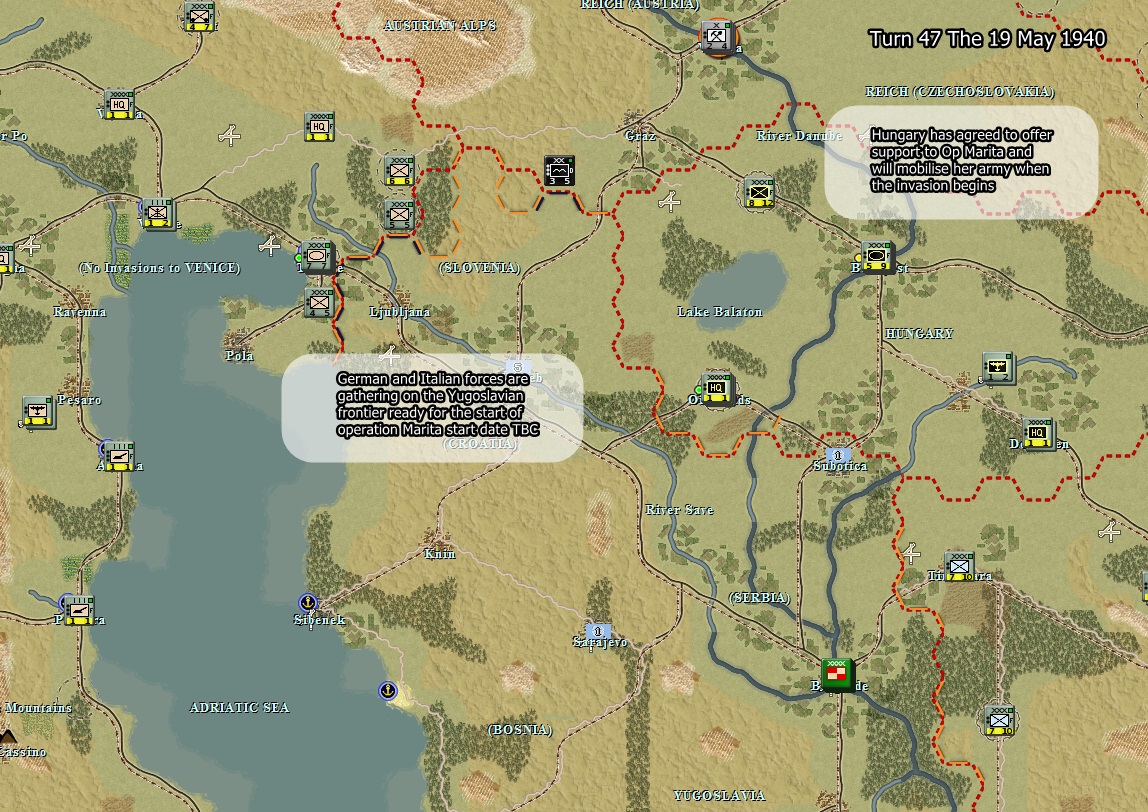The height and width of the screenshot is (812, 1148).
Task: Select the infantry unit at Timisoara
Action: pos(960,566)
